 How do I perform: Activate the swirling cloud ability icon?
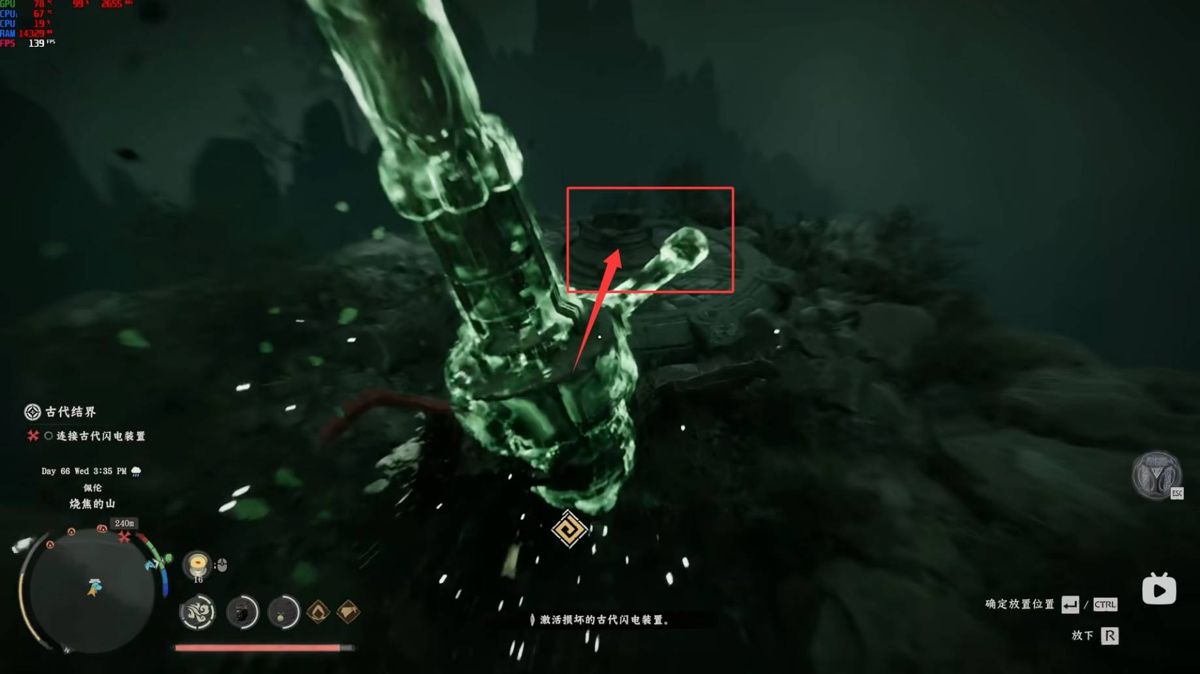tap(197, 612)
